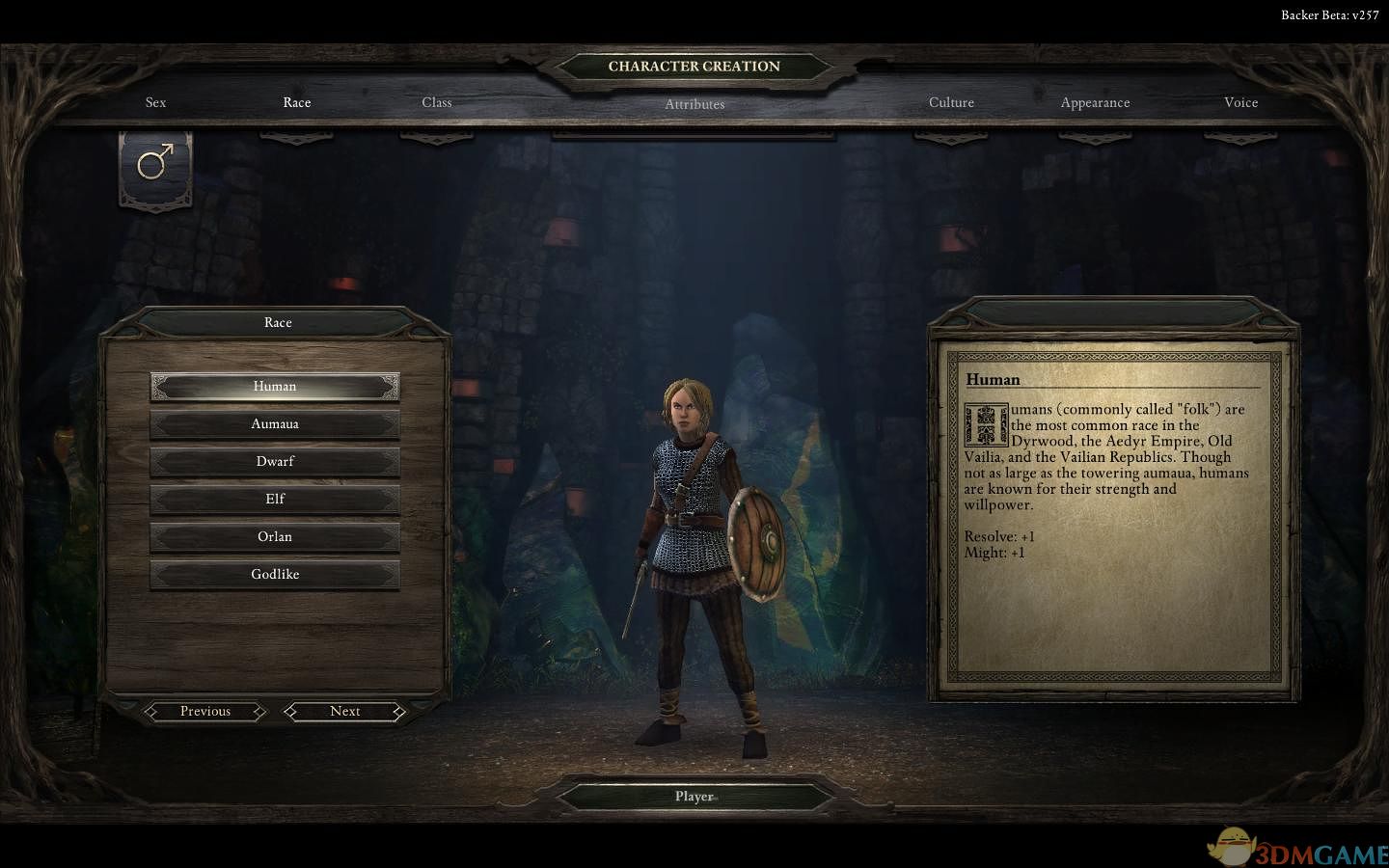Pick the Dwarf race entry
The image size is (1389, 868).
275,462
